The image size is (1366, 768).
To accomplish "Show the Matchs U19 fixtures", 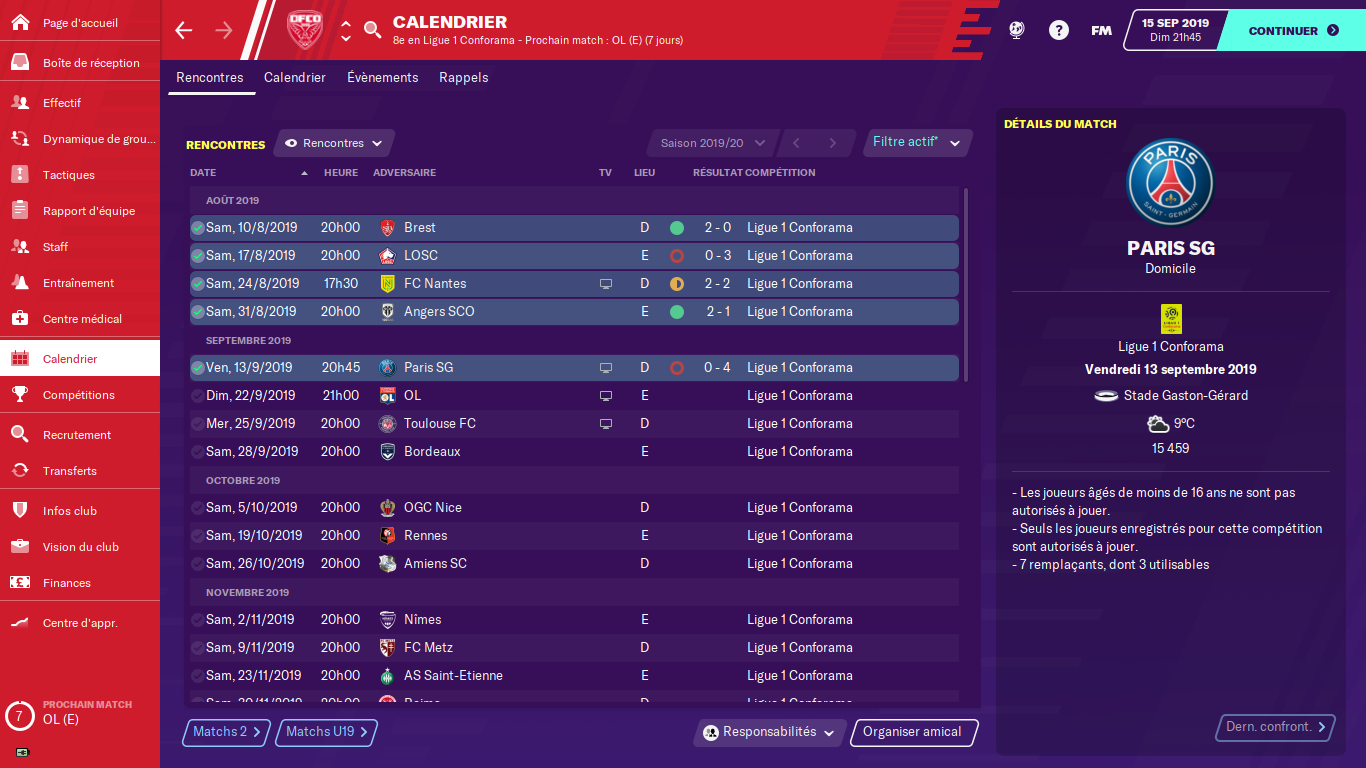I will [x=327, y=732].
